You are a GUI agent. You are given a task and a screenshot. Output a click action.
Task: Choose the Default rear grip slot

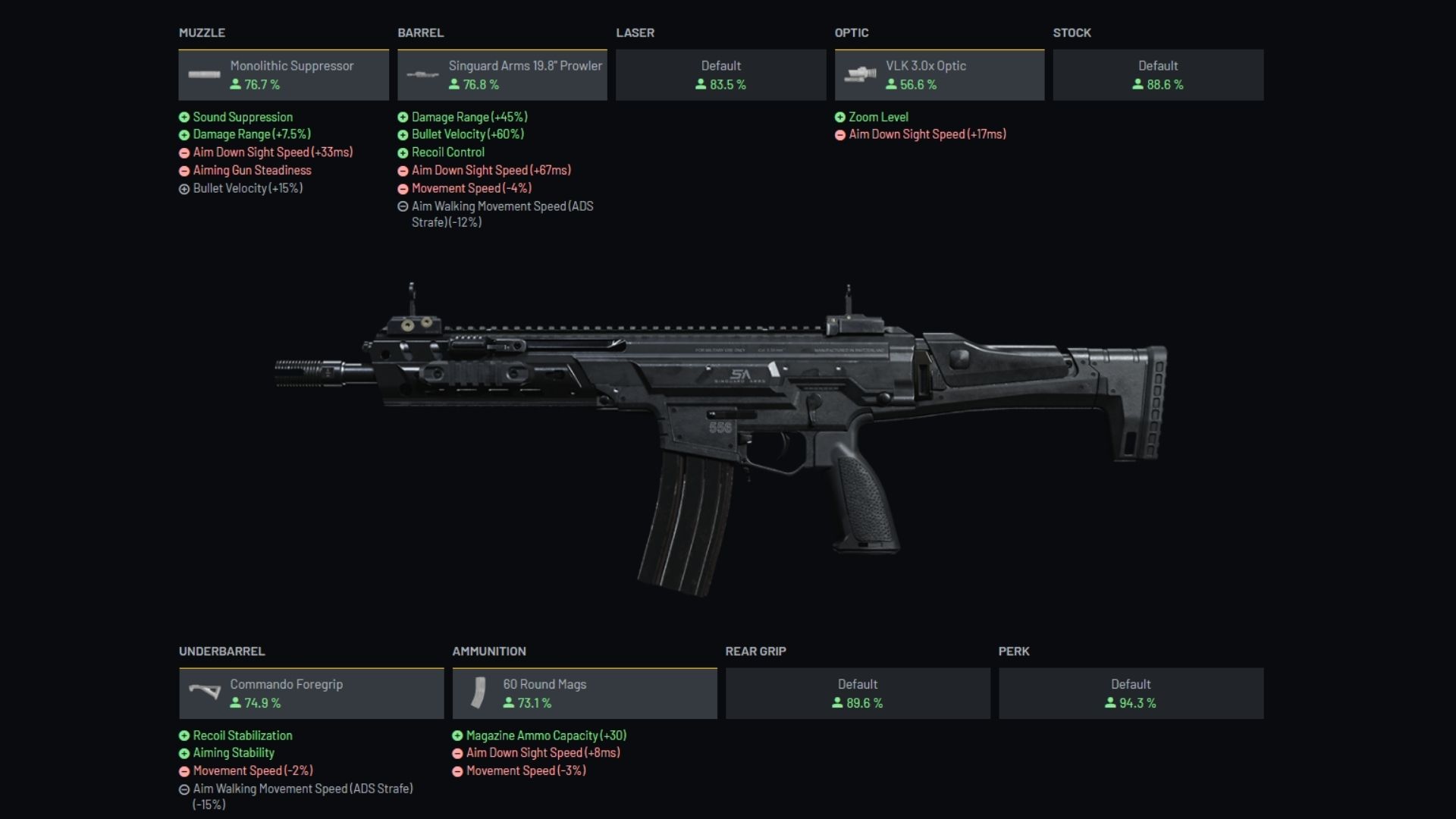858,693
